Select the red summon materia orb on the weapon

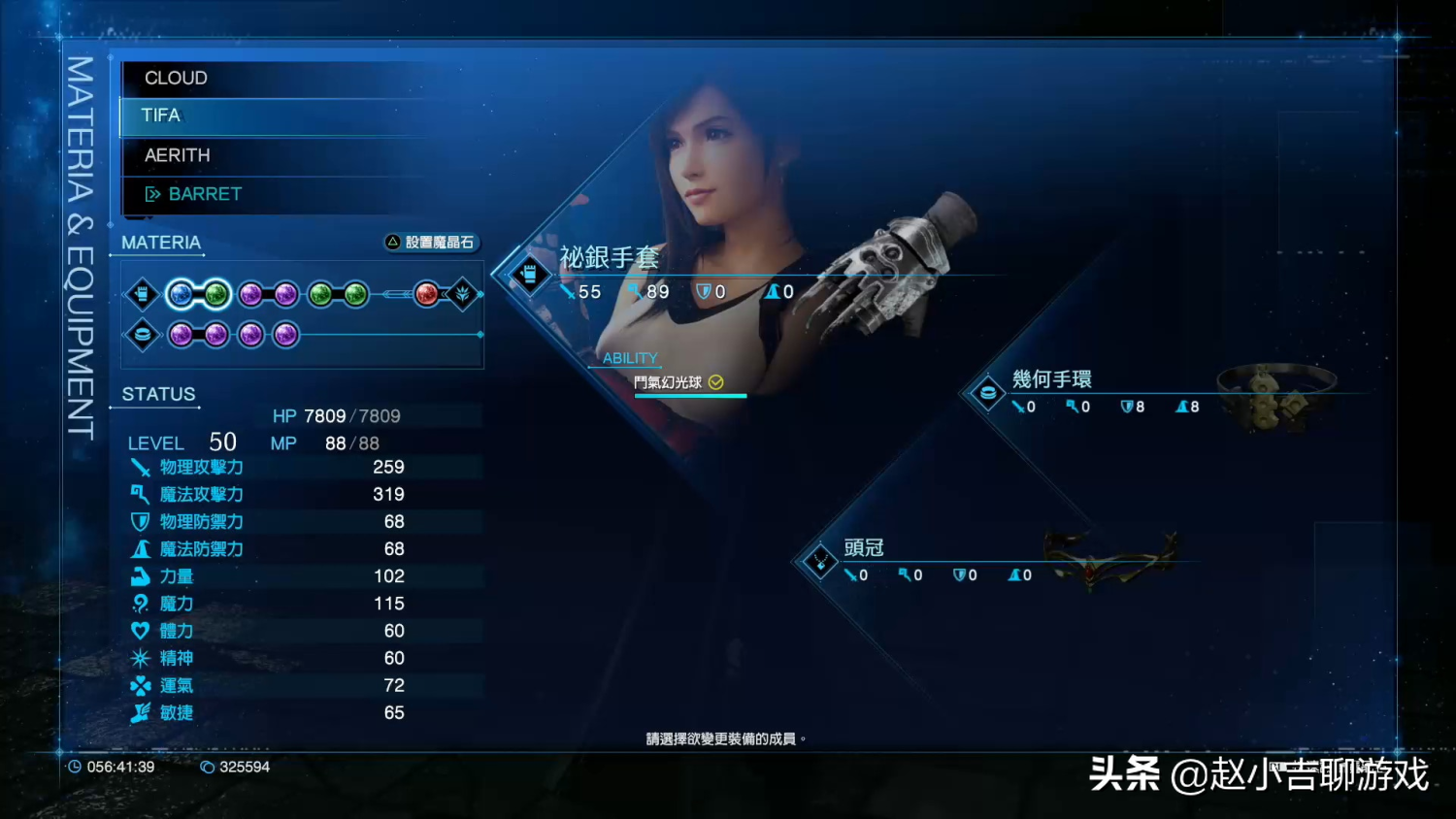(x=427, y=294)
